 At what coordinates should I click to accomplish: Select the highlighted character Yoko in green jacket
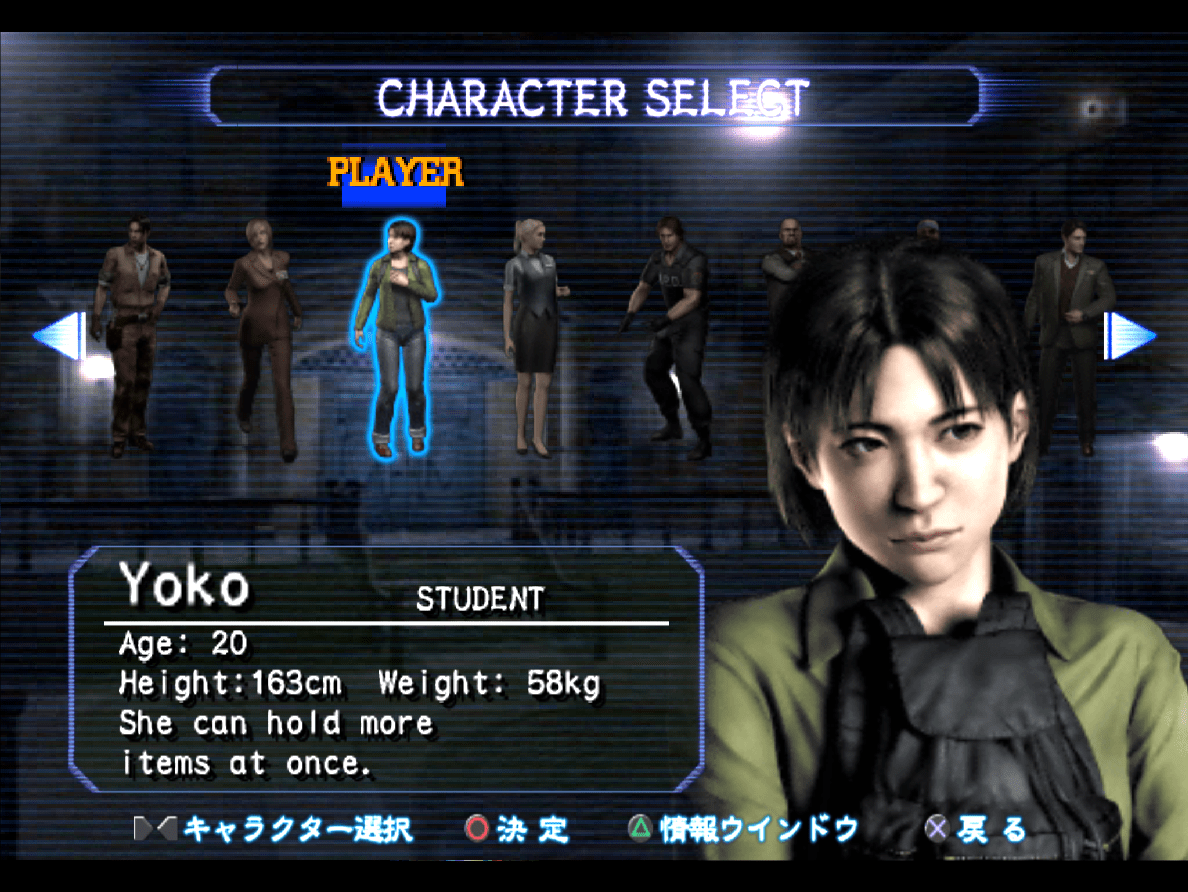click(397, 335)
